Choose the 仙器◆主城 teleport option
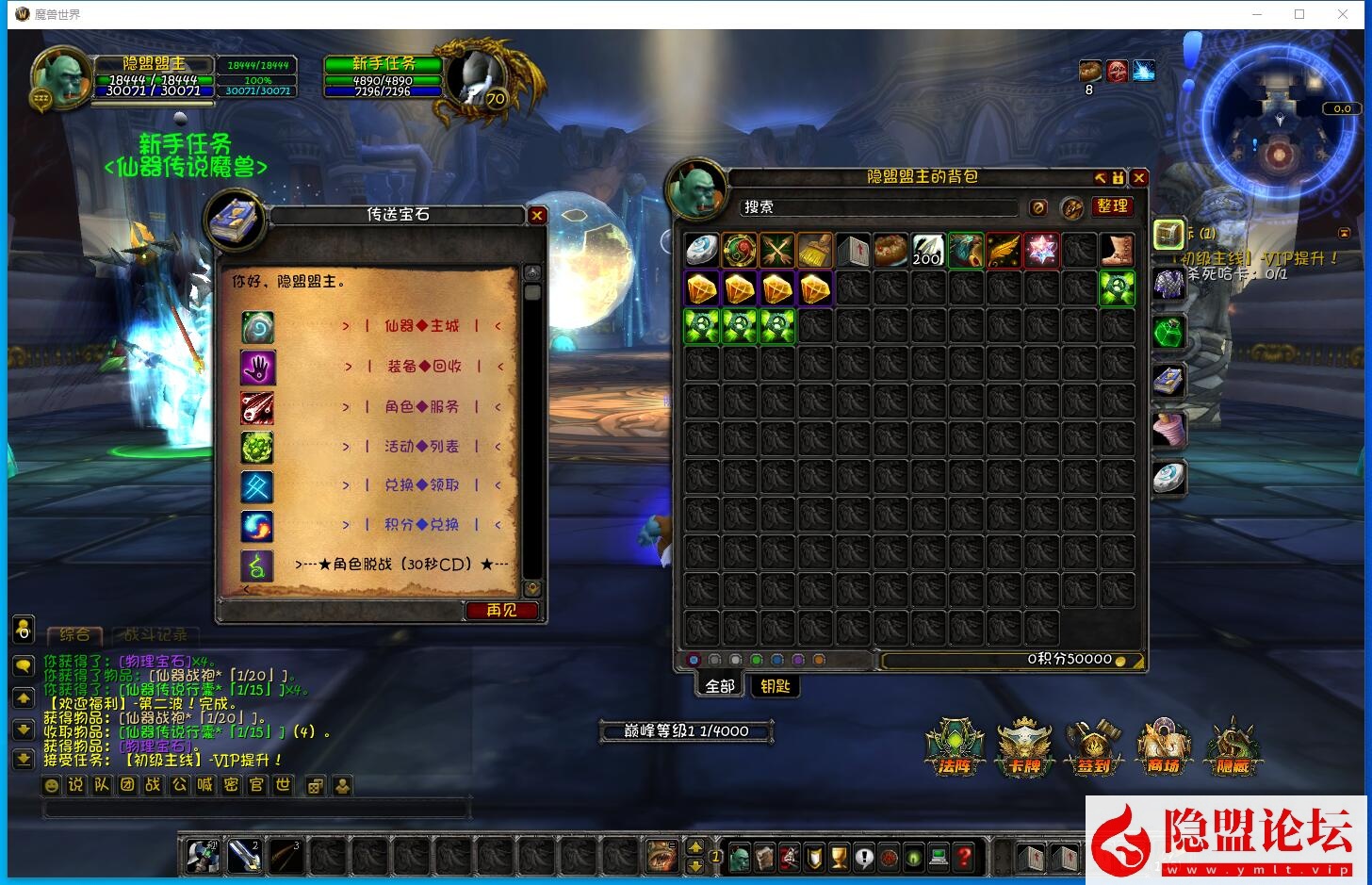The height and width of the screenshot is (885, 1372). [x=421, y=326]
